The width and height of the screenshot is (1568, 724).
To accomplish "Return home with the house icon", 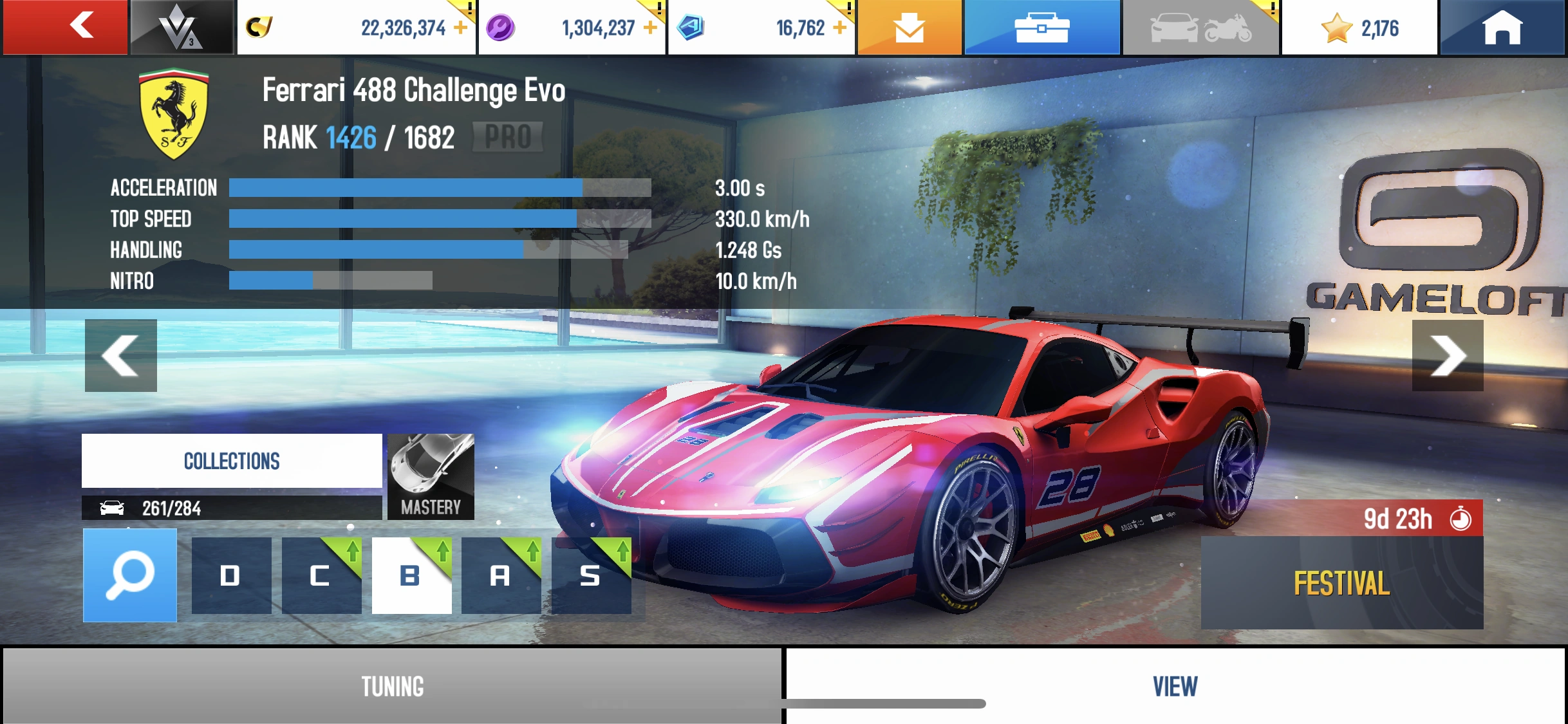I will 1504,27.
